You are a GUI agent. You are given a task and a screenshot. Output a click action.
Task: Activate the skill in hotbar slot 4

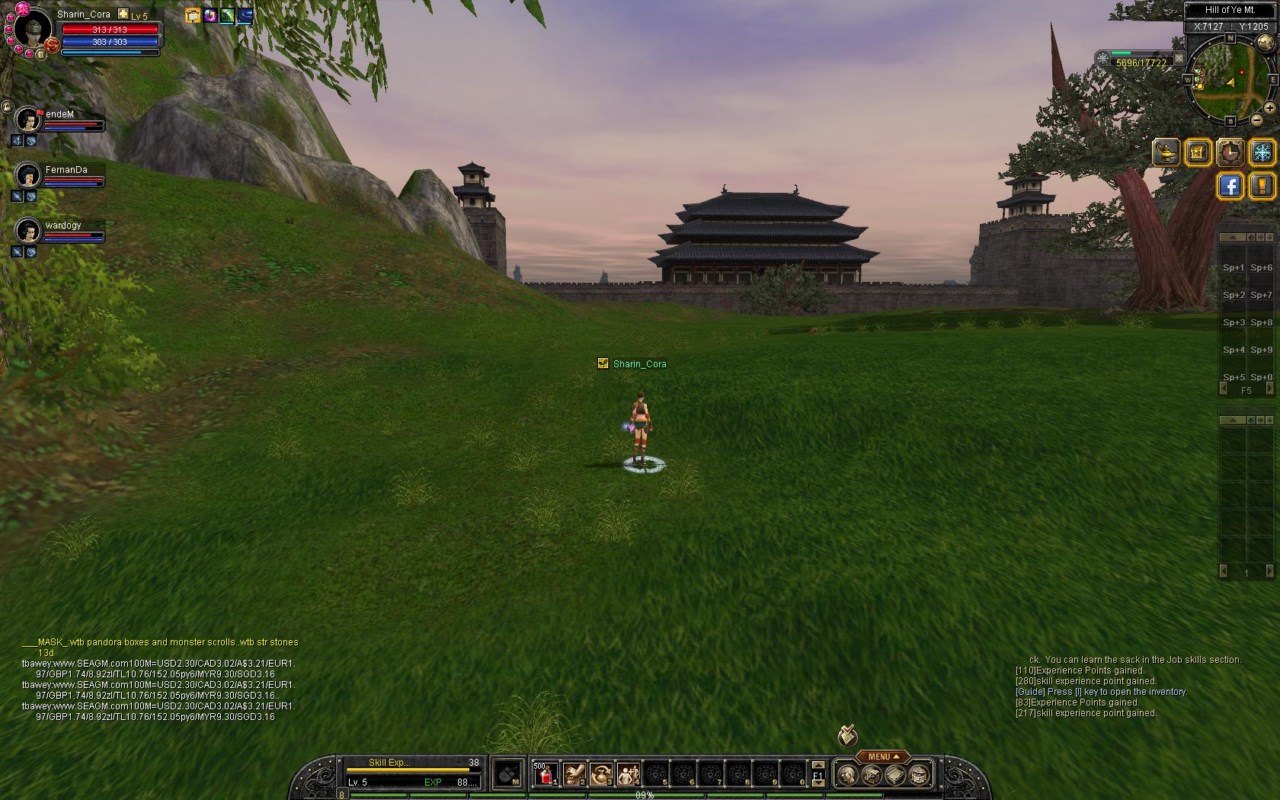pos(628,773)
